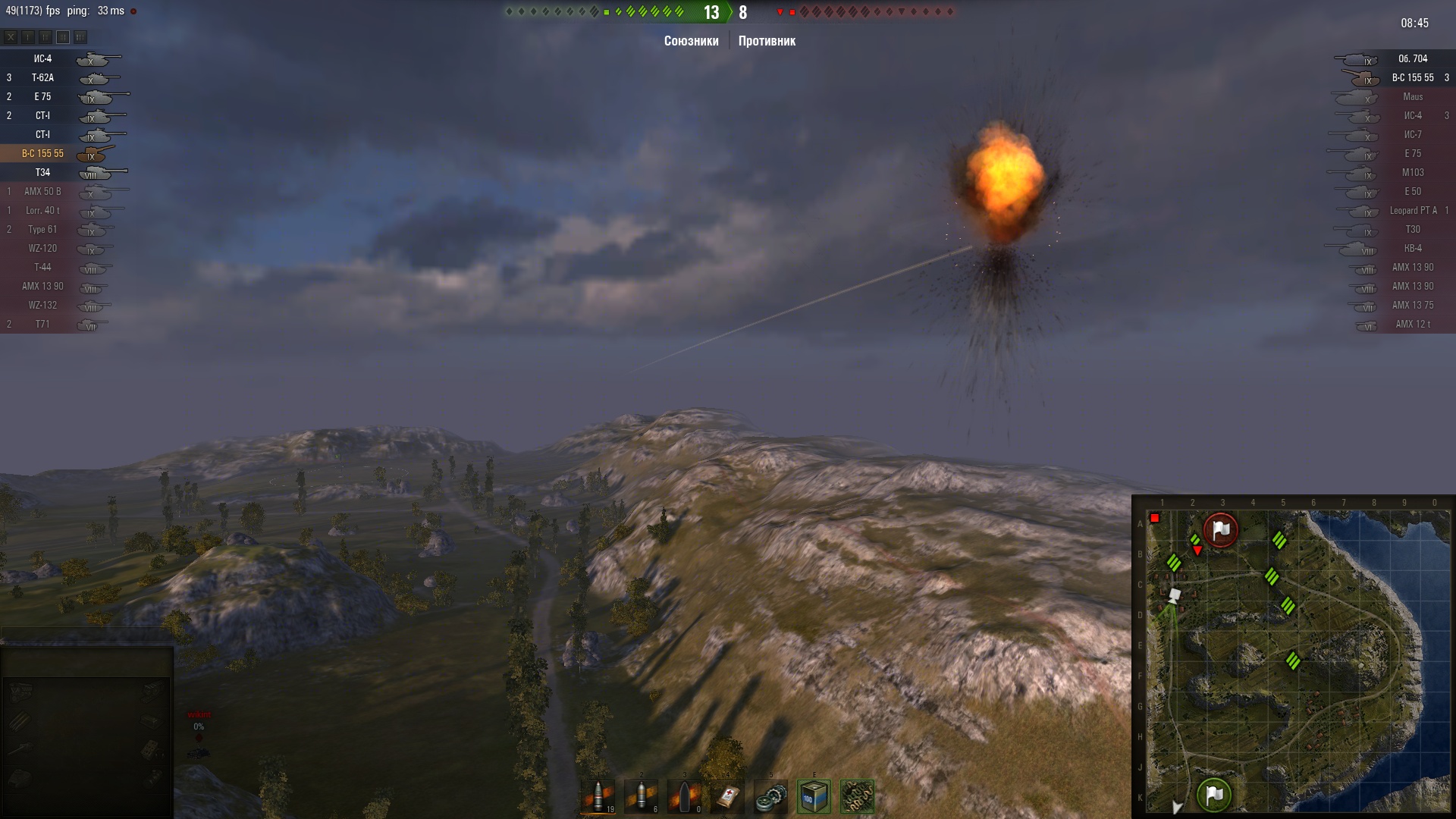Ping the red square marker on minimap
The image size is (1456, 819).
(1155, 519)
